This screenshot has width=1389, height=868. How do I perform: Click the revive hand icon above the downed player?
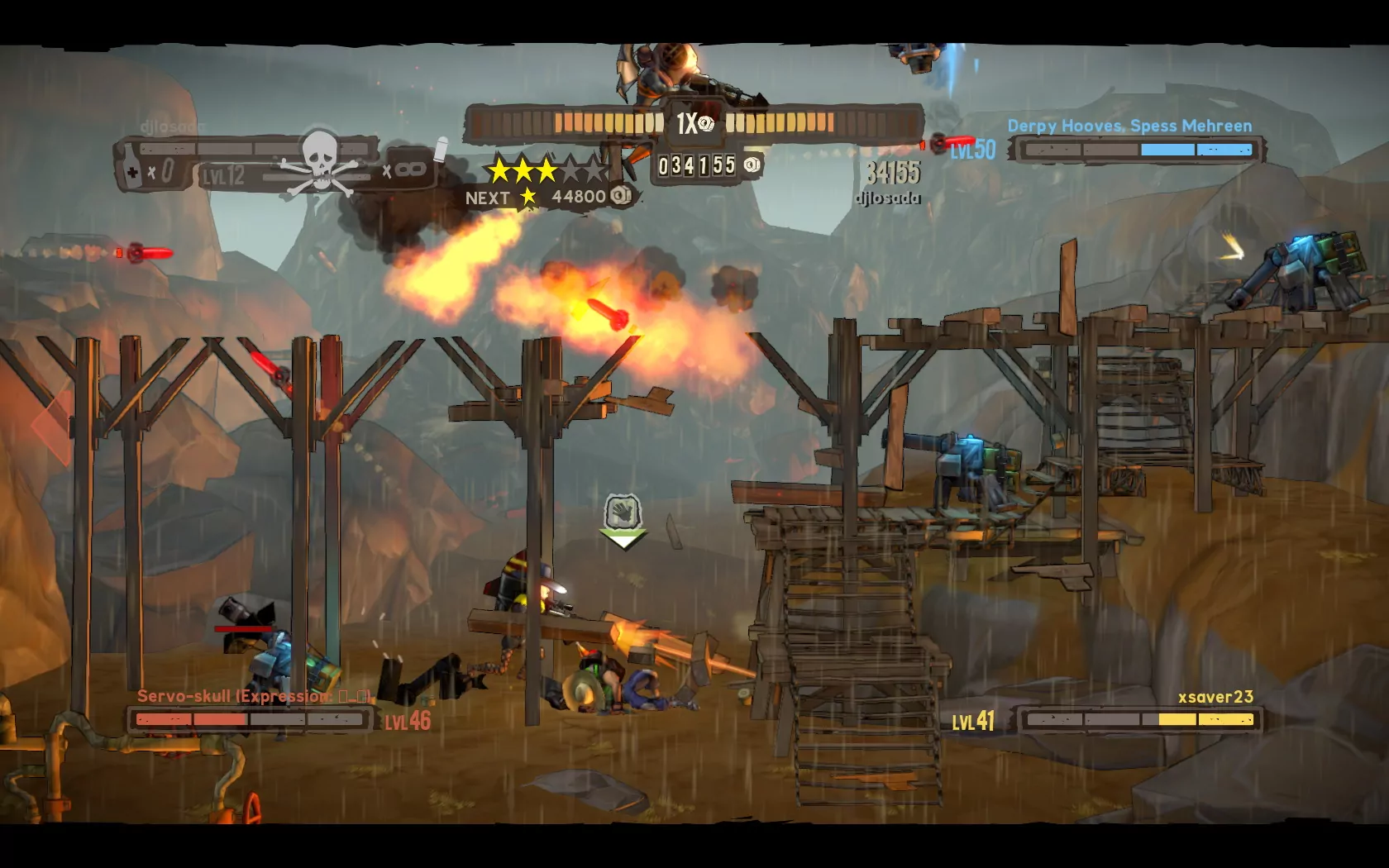tap(623, 513)
